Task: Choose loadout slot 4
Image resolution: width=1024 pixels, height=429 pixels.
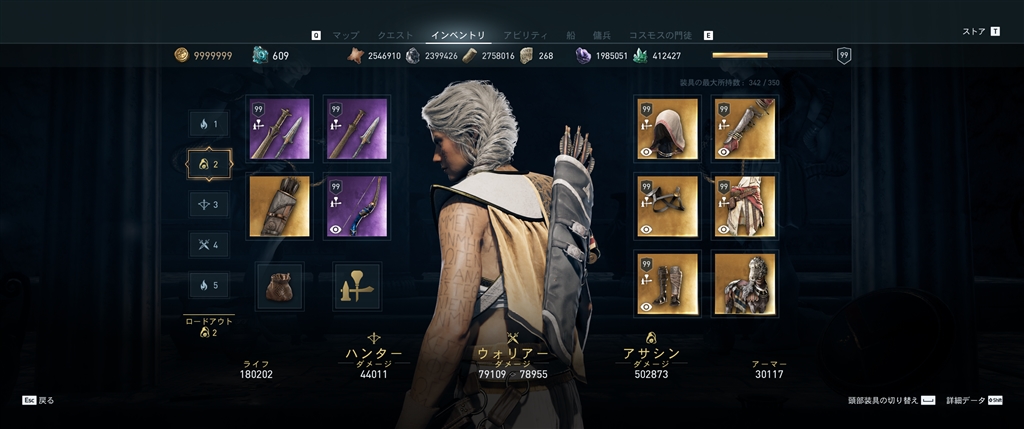Action: click(210, 244)
